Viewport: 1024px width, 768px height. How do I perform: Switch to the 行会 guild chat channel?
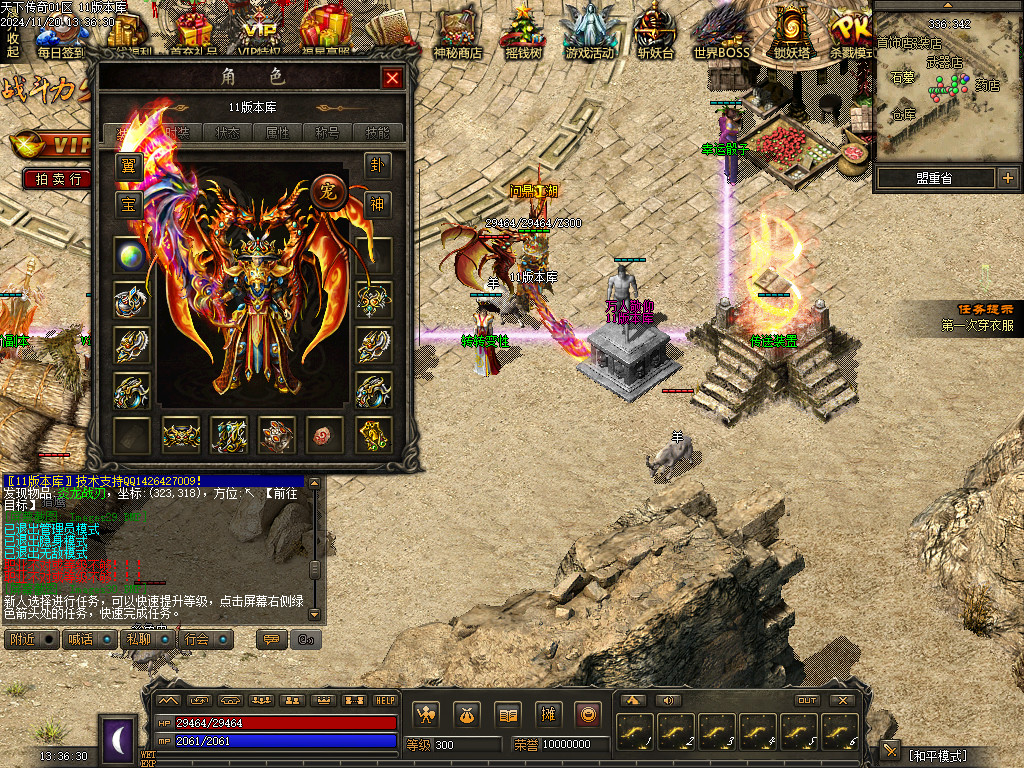point(206,639)
